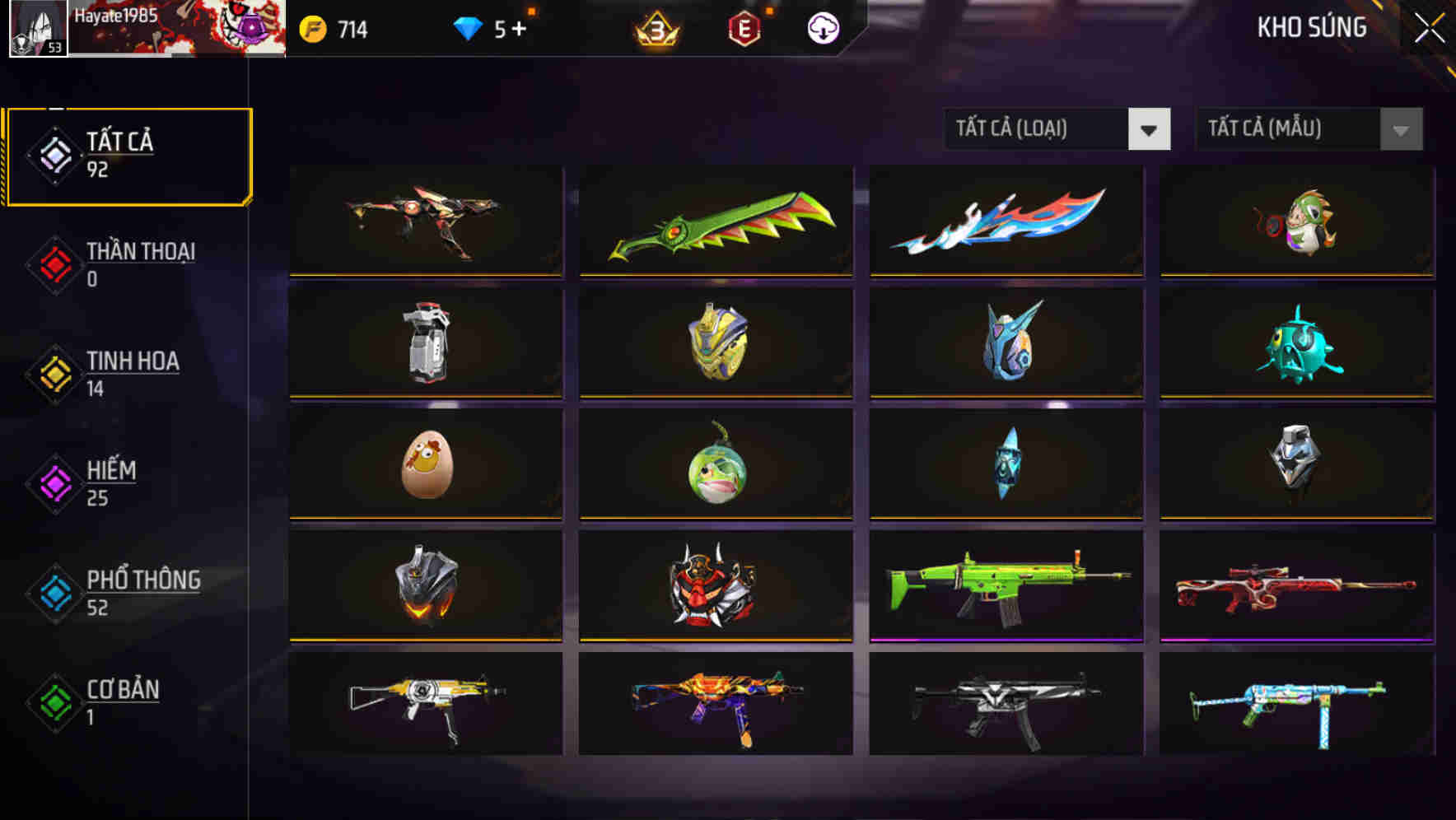Click the green CƠ BẢN rarity diamond icon

tap(53, 702)
